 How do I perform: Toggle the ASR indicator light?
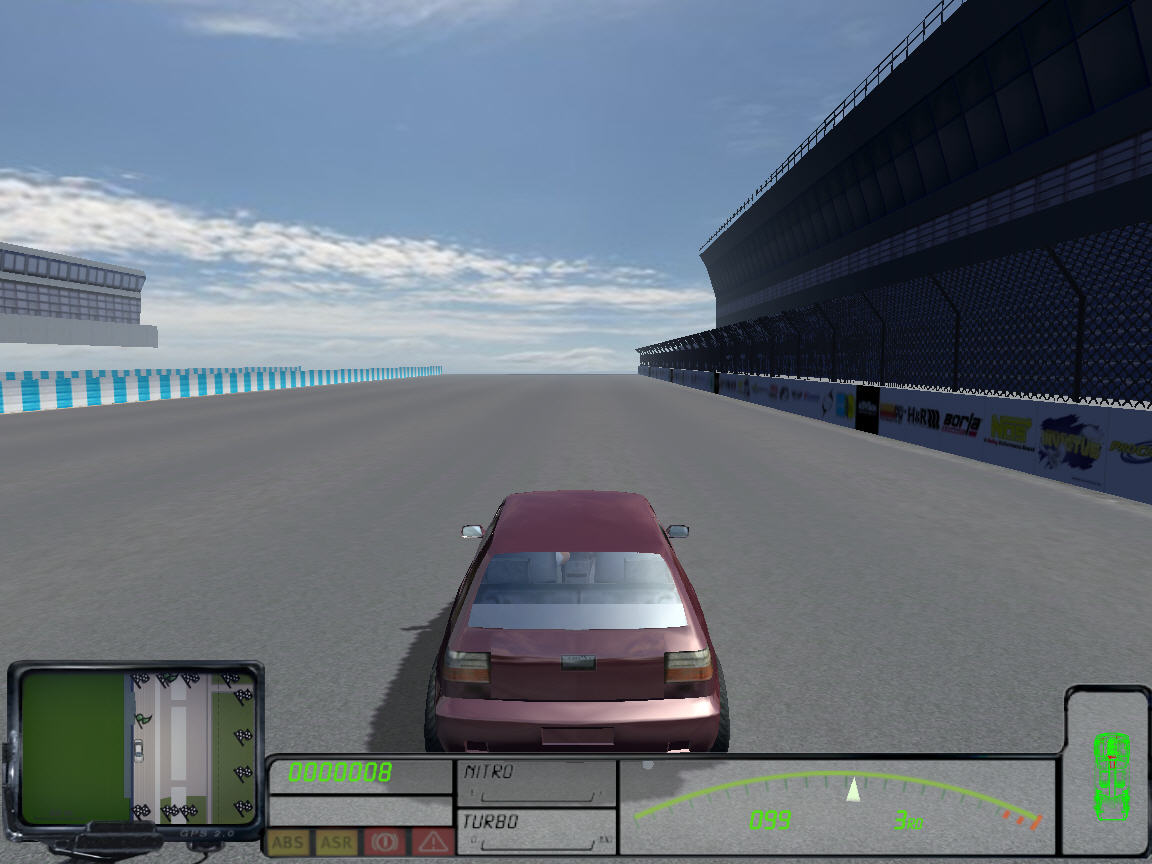(336, 842)
